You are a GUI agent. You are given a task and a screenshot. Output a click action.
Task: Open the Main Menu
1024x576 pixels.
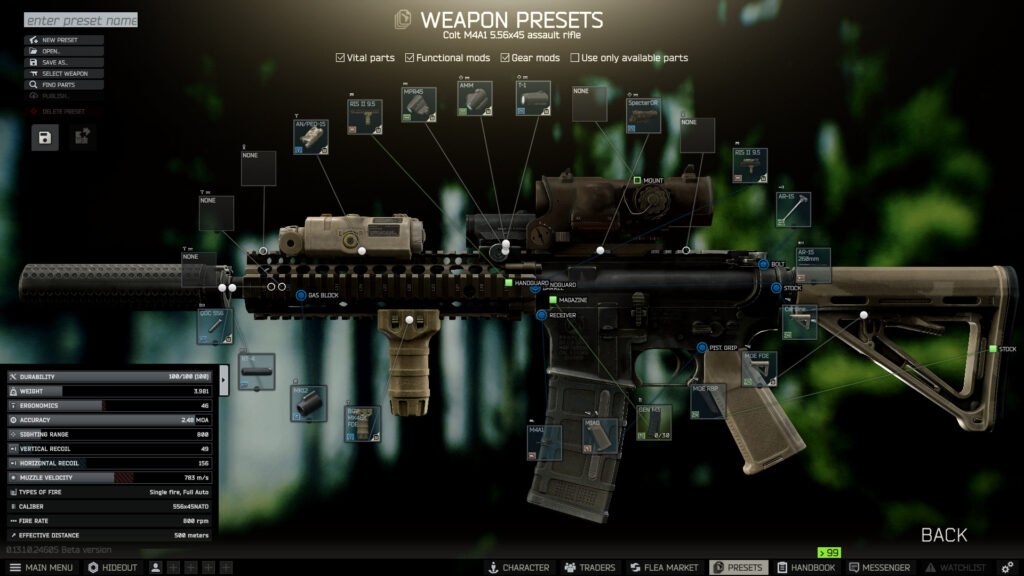coord(41,567)
